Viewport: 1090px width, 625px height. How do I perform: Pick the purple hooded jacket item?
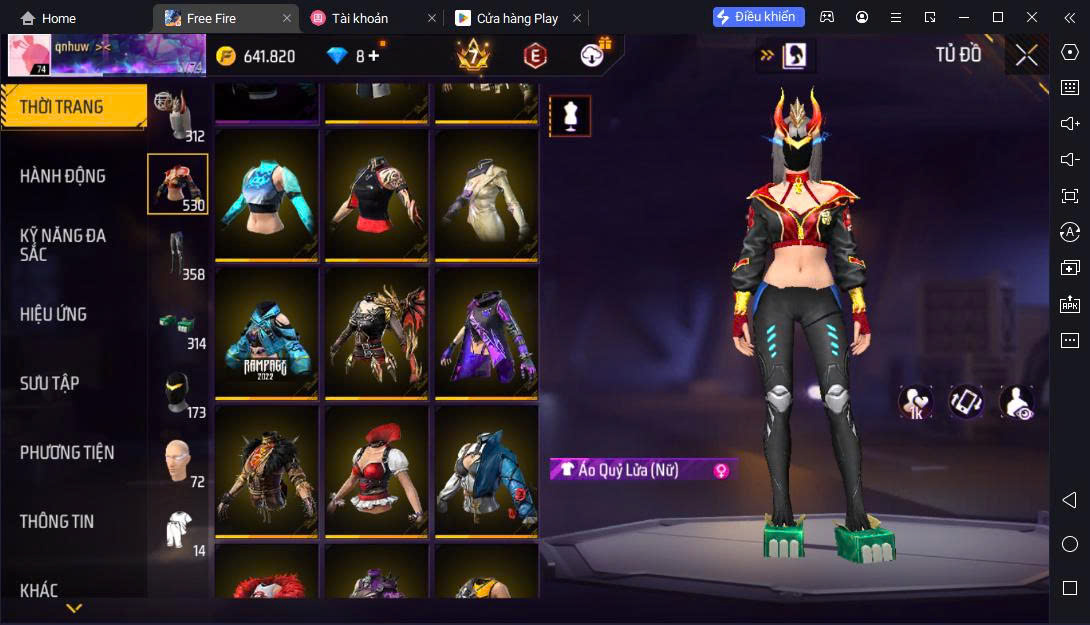click(x=486, y=332)
